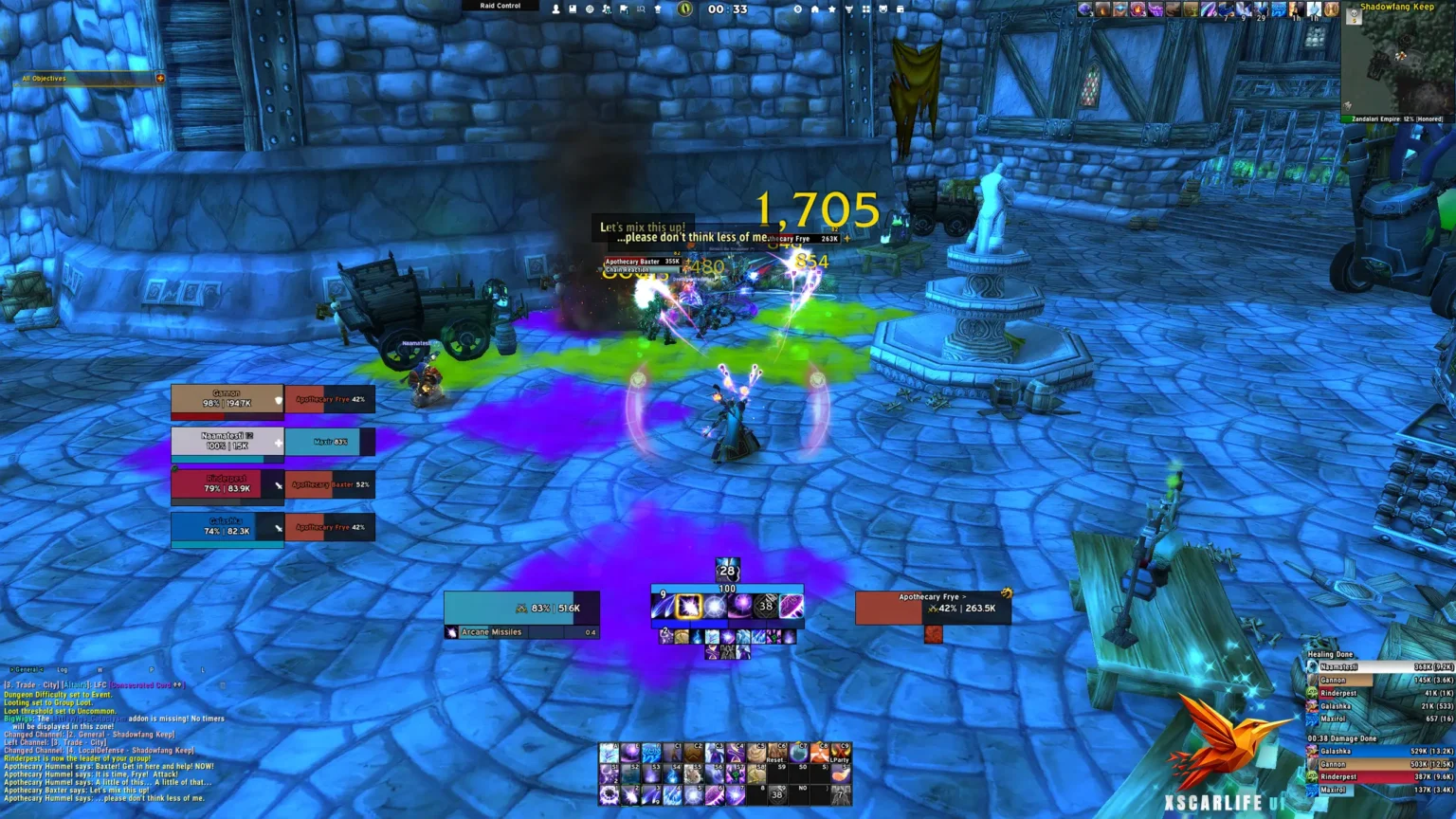Click the spell icon showing 38 stacks

click(764, 606)
